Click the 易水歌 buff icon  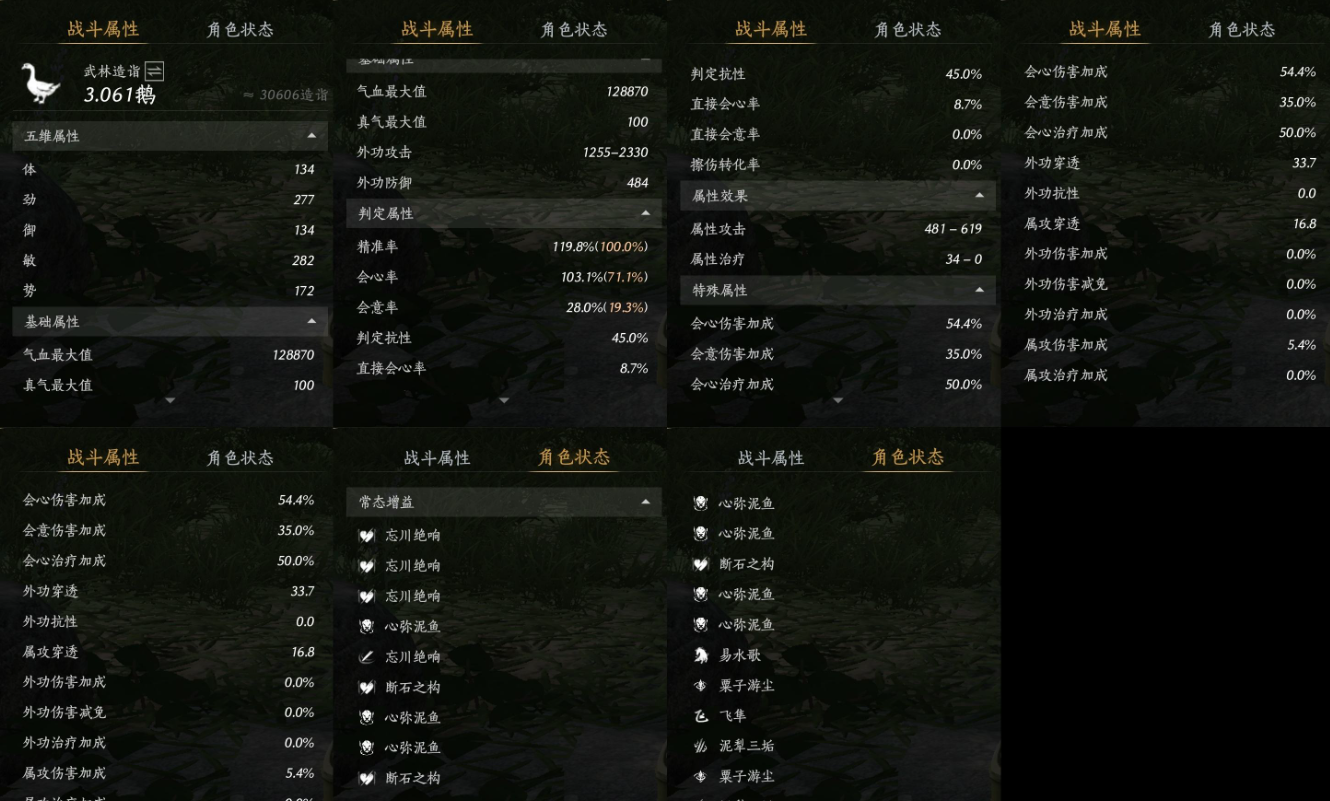click(701, 654)
